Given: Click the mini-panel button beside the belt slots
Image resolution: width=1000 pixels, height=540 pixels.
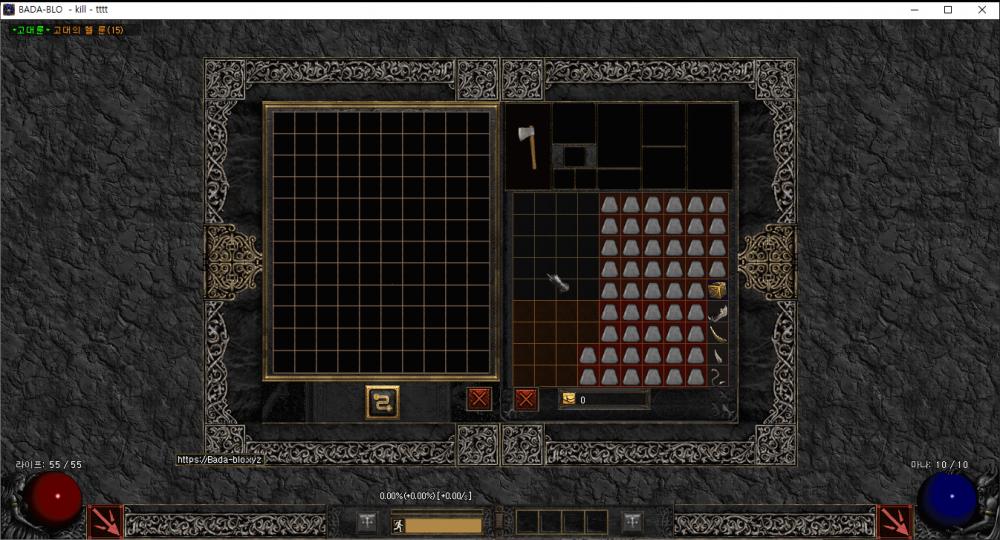Looking at the screenshot, I should 632,522.
